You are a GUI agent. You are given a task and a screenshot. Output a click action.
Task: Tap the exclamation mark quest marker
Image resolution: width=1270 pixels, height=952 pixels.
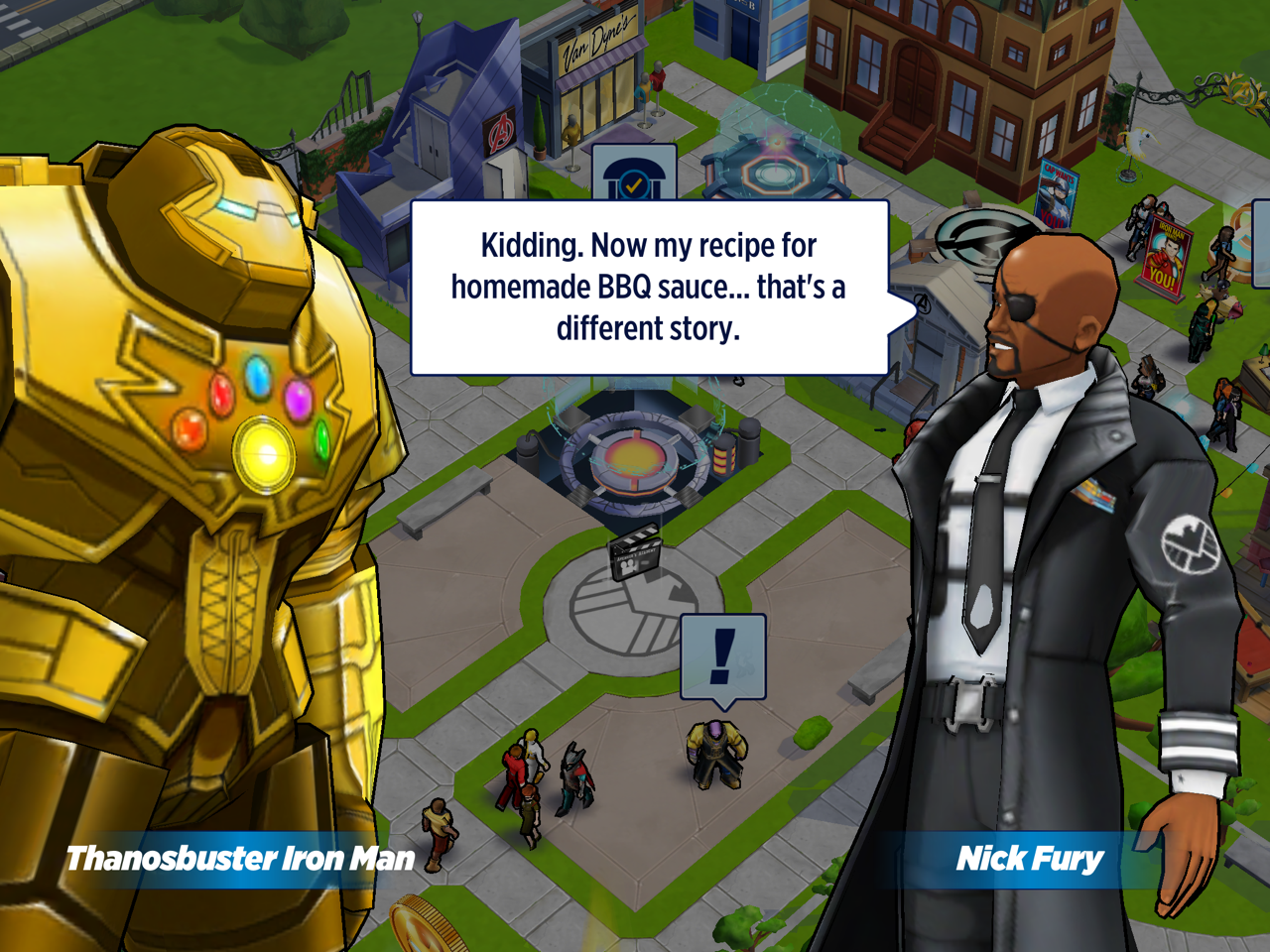pyautogui.click(x=723, y=656)
